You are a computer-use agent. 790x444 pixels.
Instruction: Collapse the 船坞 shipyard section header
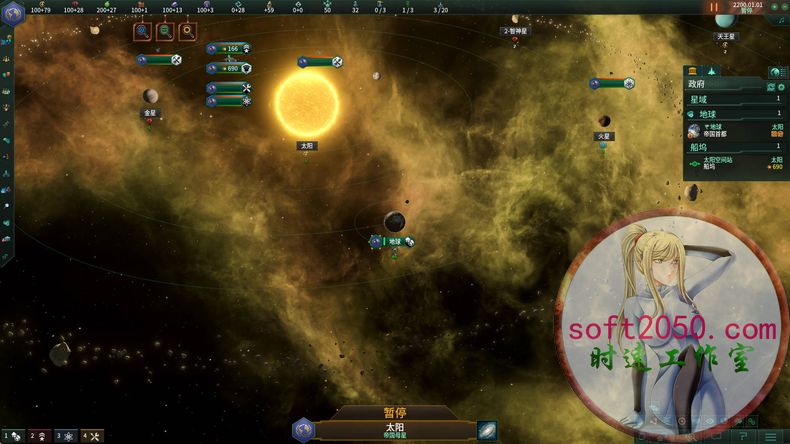click(735, 146)
